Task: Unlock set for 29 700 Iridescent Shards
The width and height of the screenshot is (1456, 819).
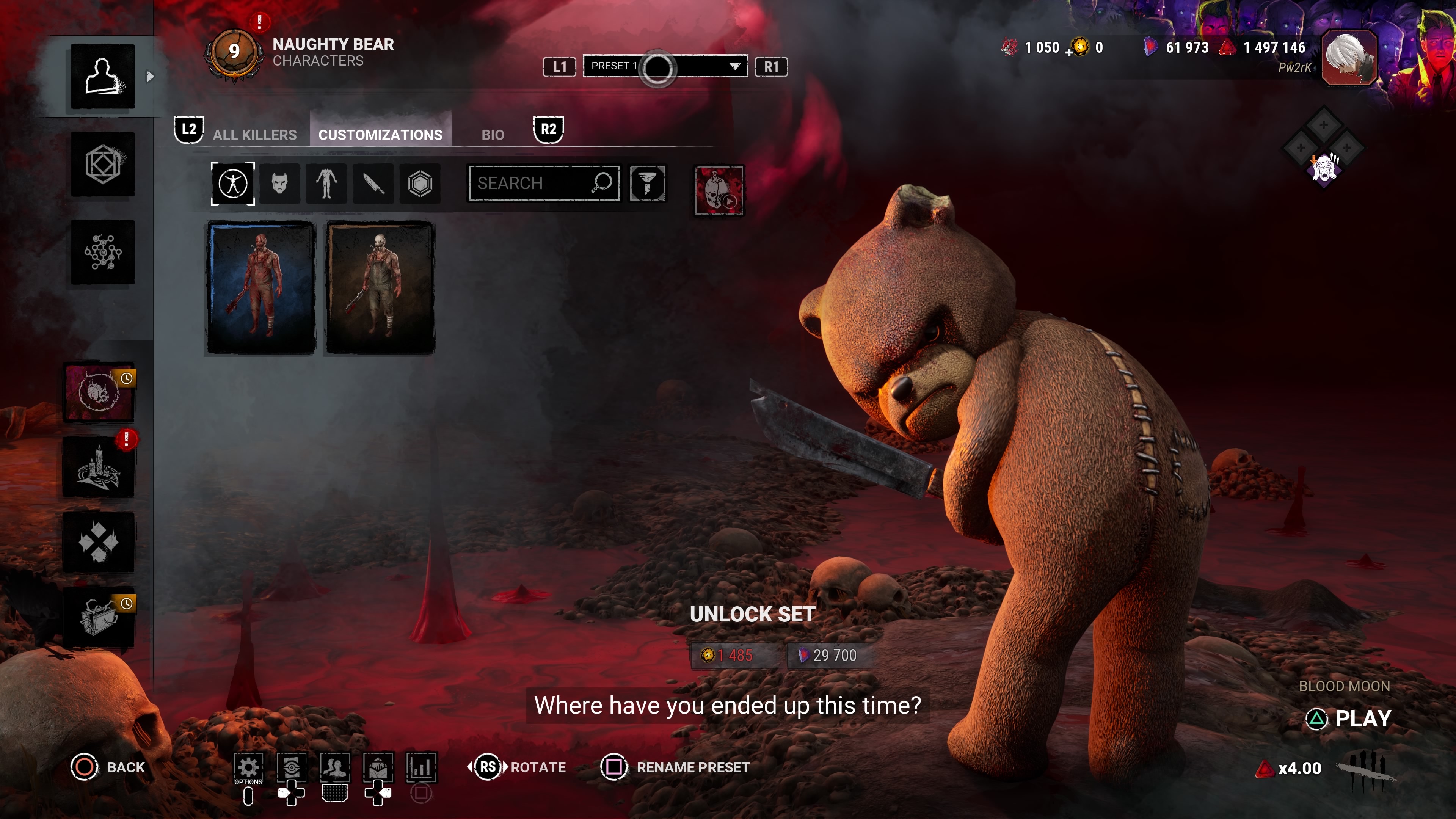Action: click(828, 655)
